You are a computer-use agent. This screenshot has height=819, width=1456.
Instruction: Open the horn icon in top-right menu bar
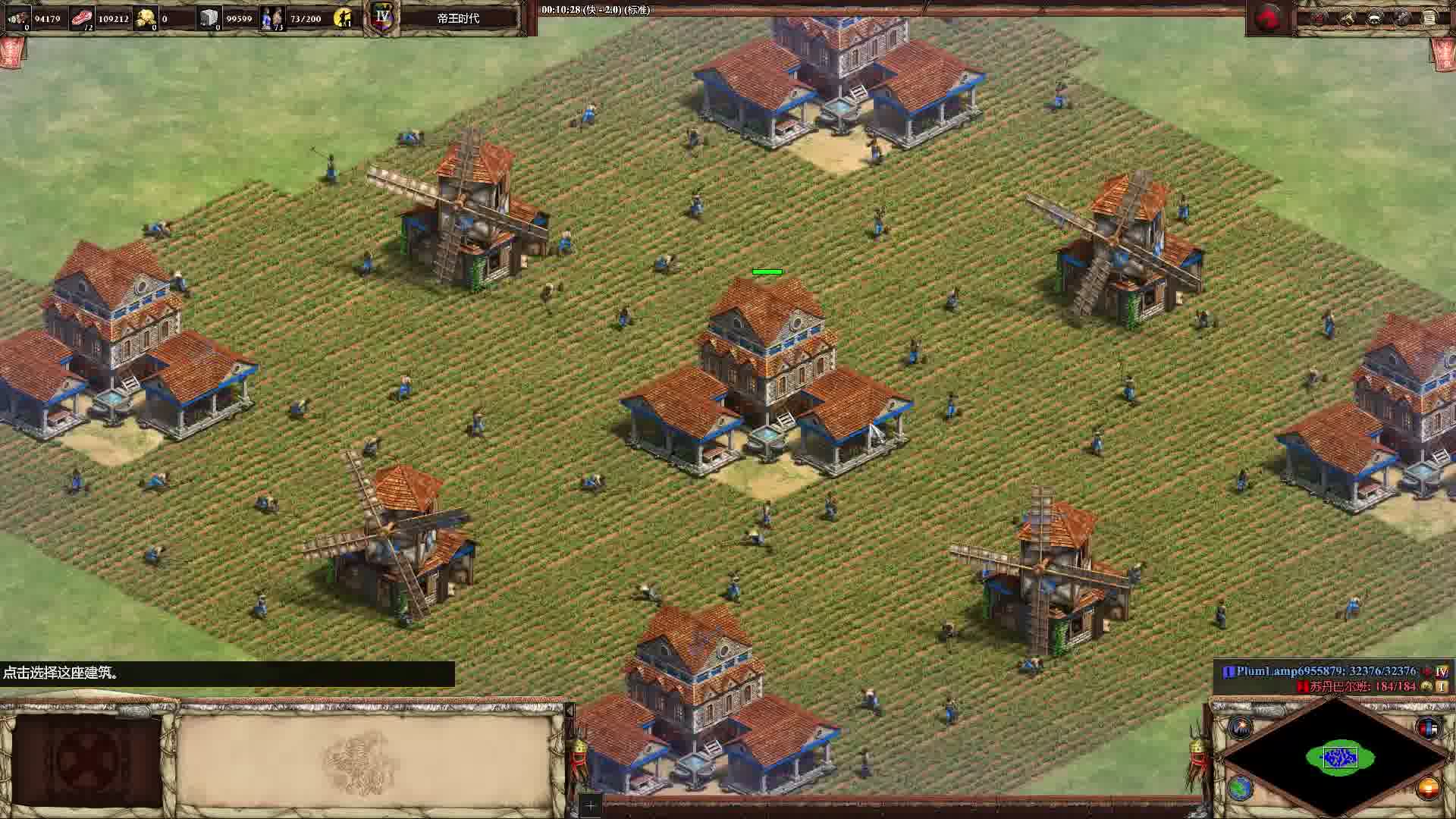[1346, 18]
